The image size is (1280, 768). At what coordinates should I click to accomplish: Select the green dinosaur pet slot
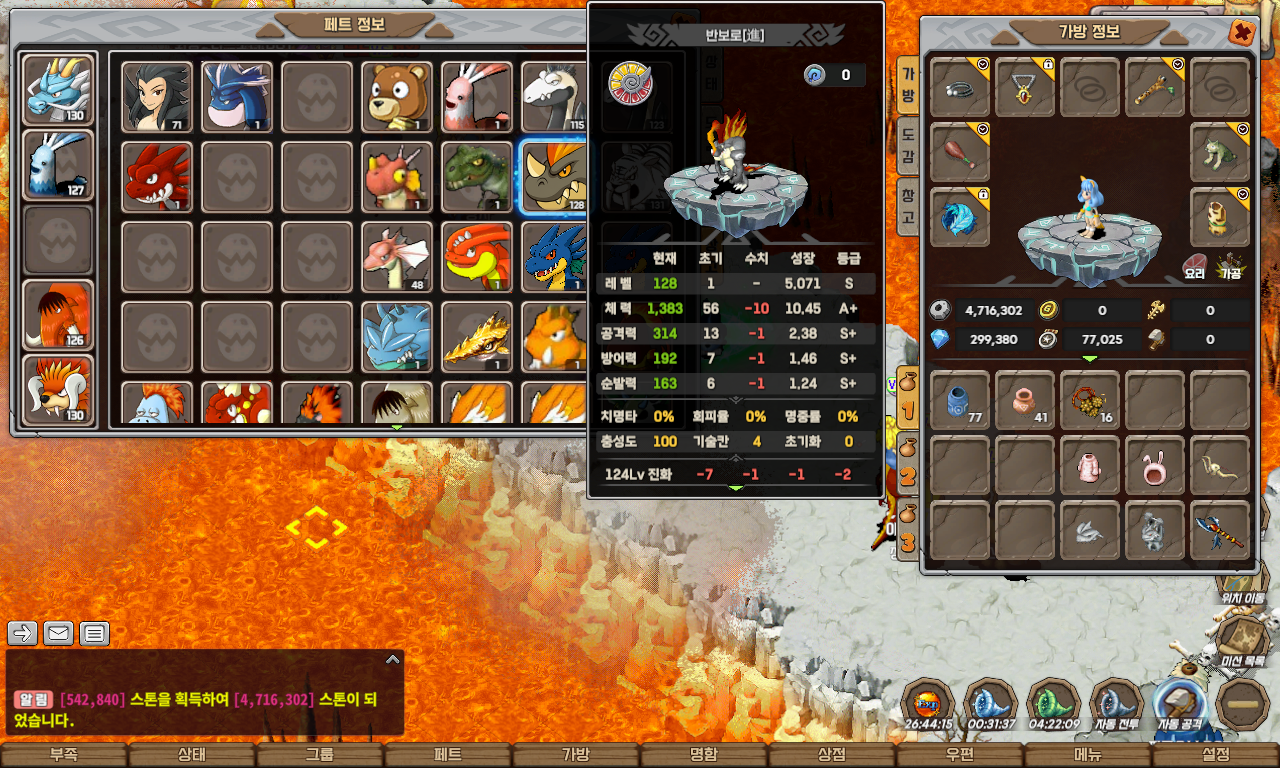pyautogui.click(x=477, y=177)
